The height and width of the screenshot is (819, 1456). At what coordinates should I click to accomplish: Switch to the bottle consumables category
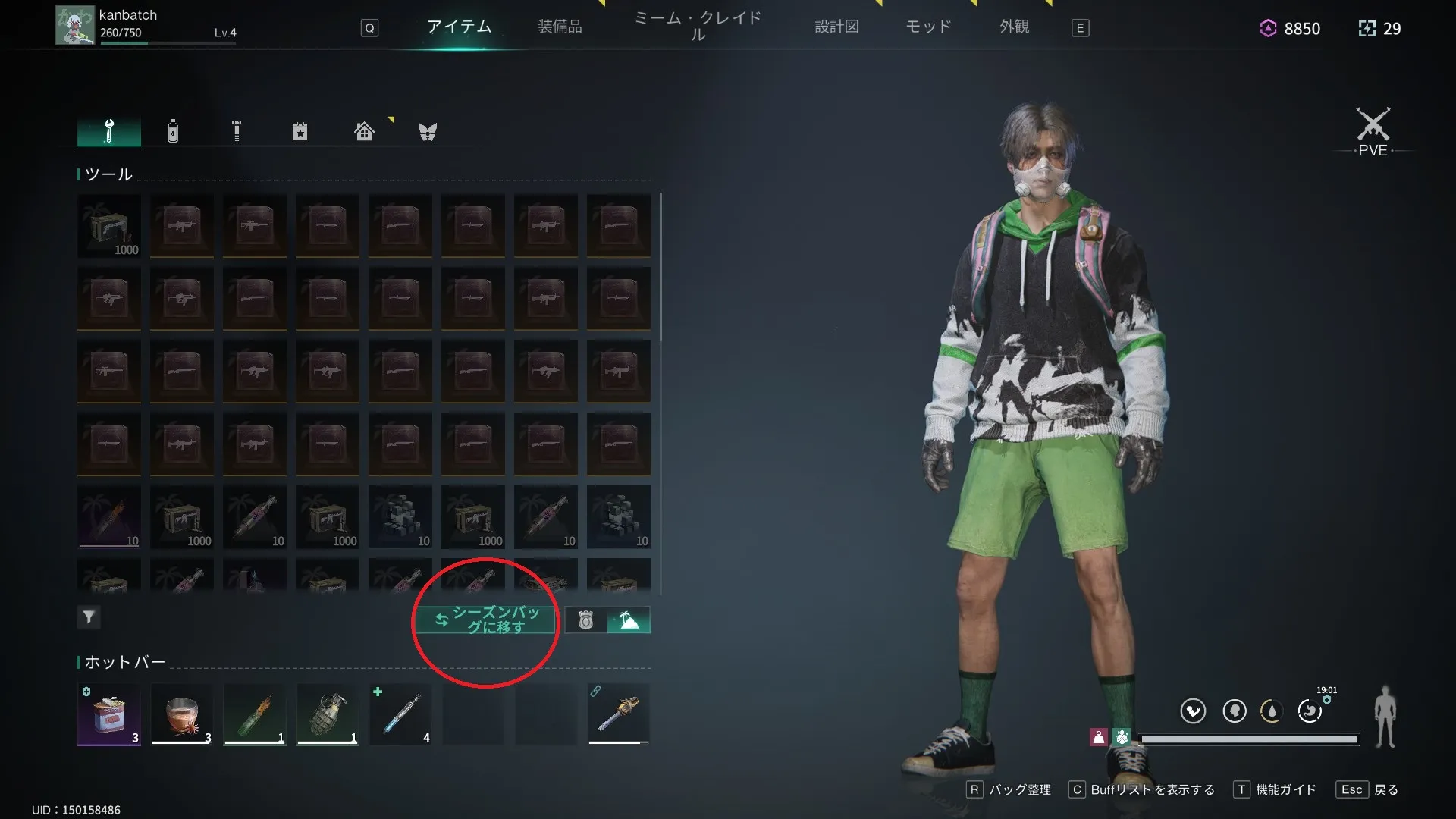(173, 131)
